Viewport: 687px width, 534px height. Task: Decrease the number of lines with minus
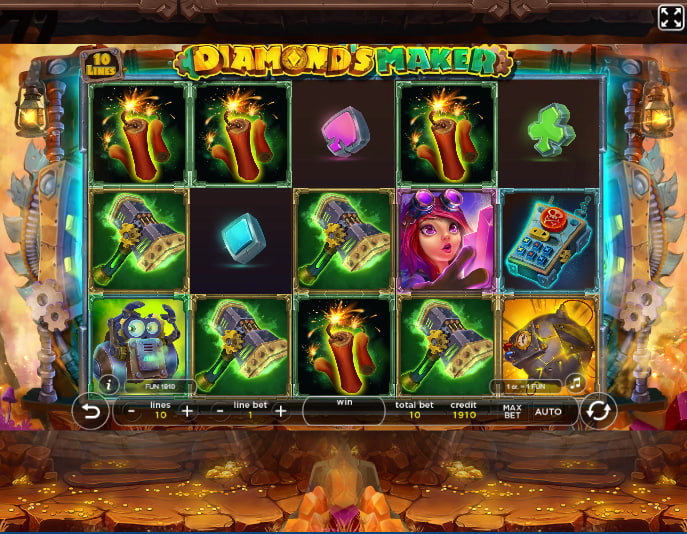tap(132, 411)
